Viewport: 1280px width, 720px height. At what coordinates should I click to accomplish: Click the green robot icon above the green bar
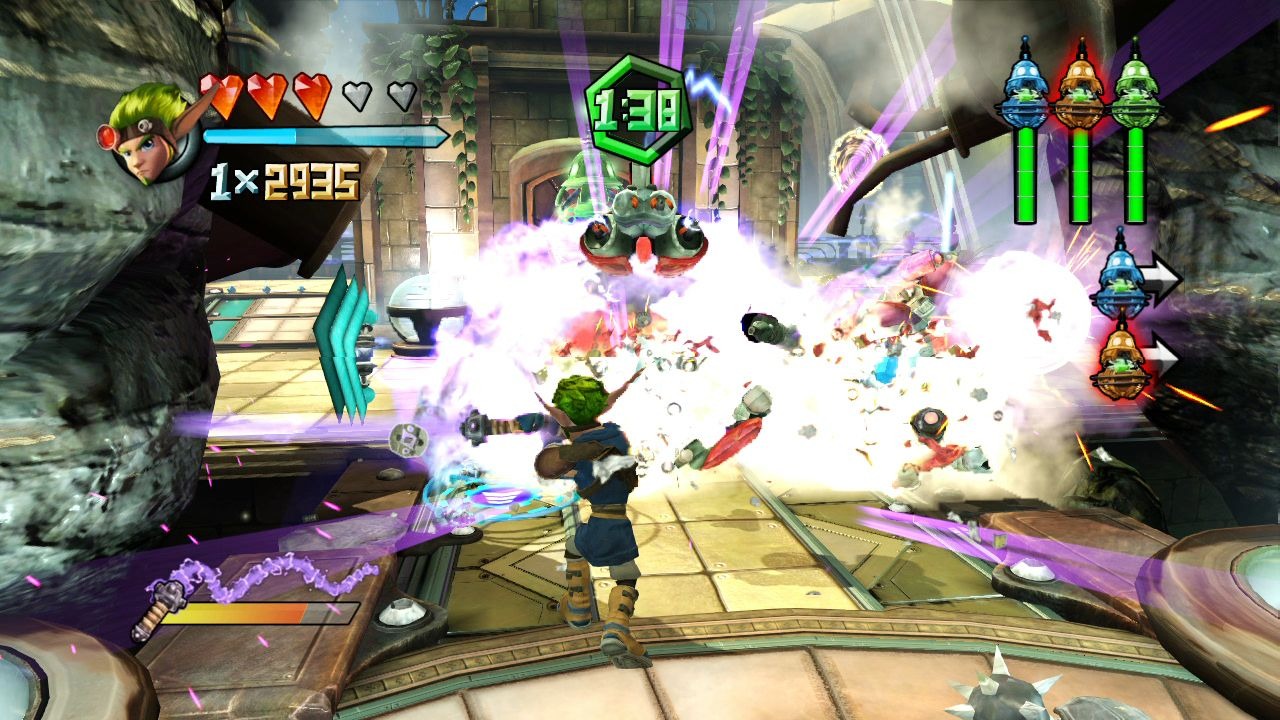click(1134, 88)
